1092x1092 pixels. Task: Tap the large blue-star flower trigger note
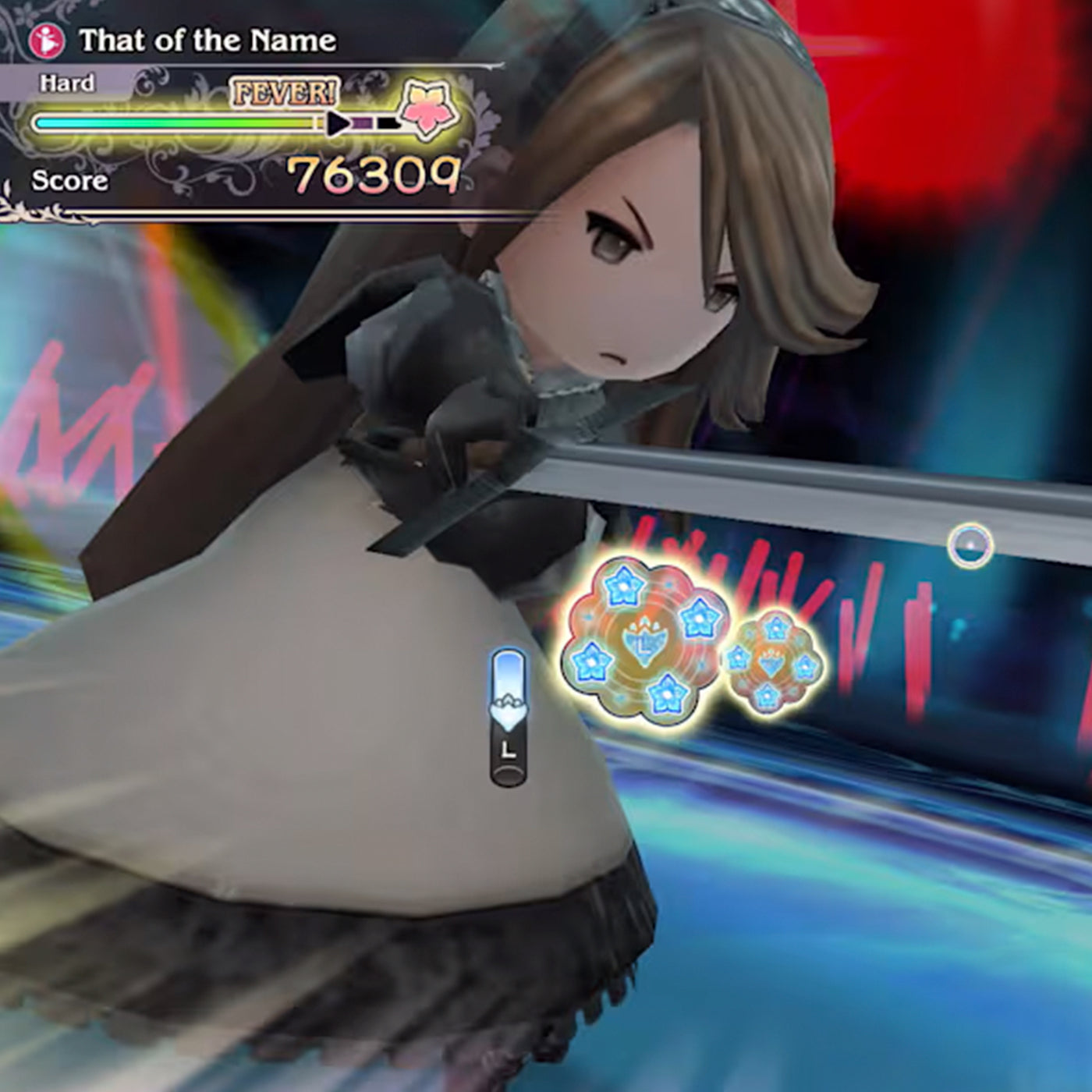point(643,640)
